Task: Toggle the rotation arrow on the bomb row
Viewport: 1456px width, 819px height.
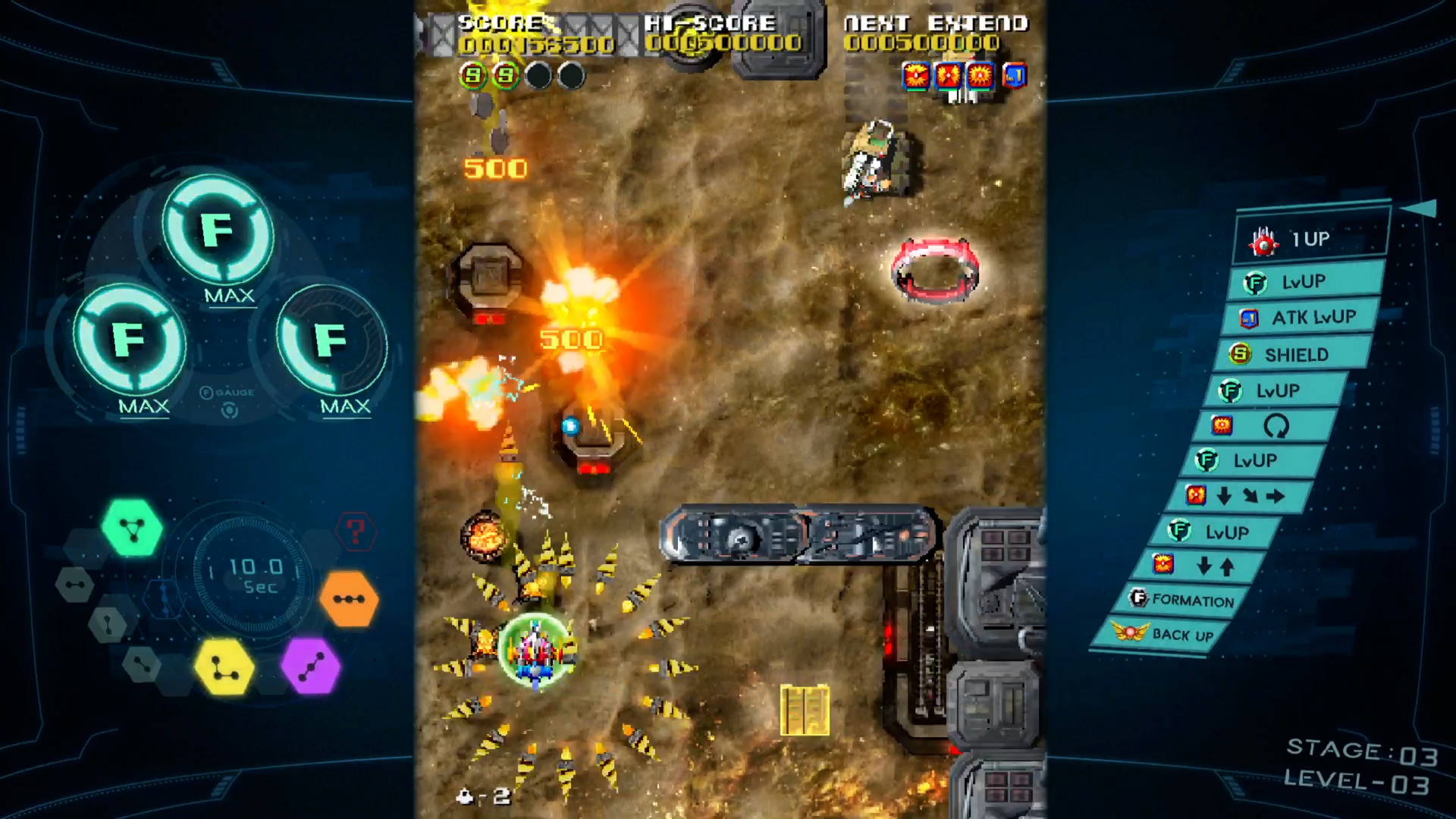Action: pos(1279,427)
